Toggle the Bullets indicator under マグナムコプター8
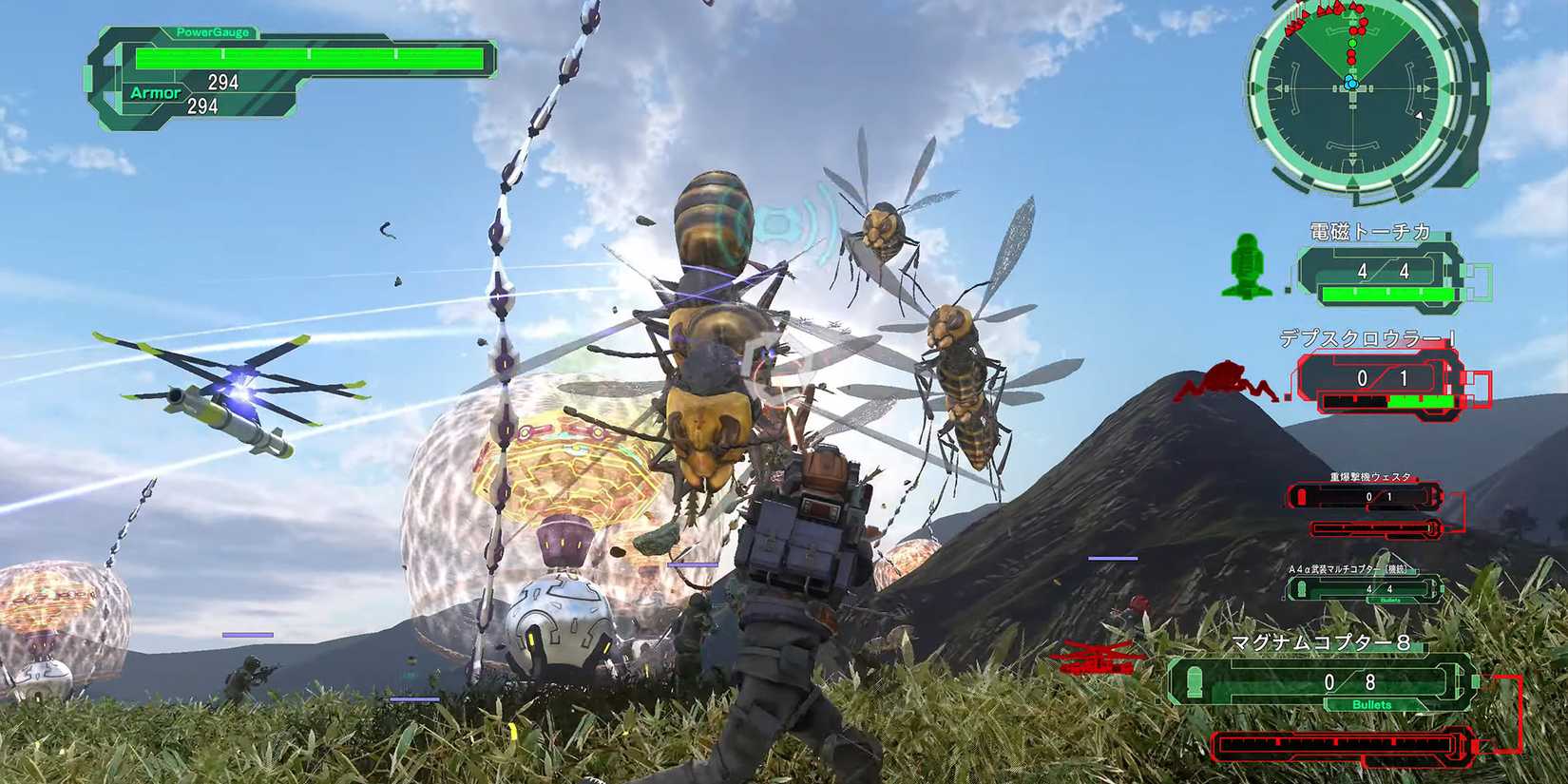The image size is (1568, 784). 1371,704
